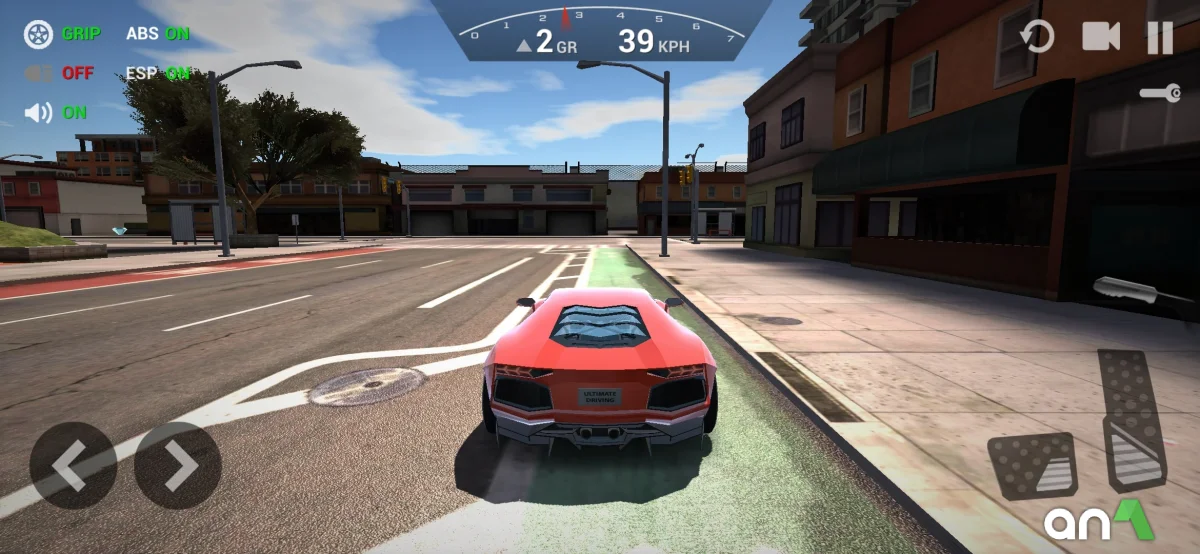Disable the ESP stability control
Image resolution: width=1200 pixels, height=554 pixels.
157,73
